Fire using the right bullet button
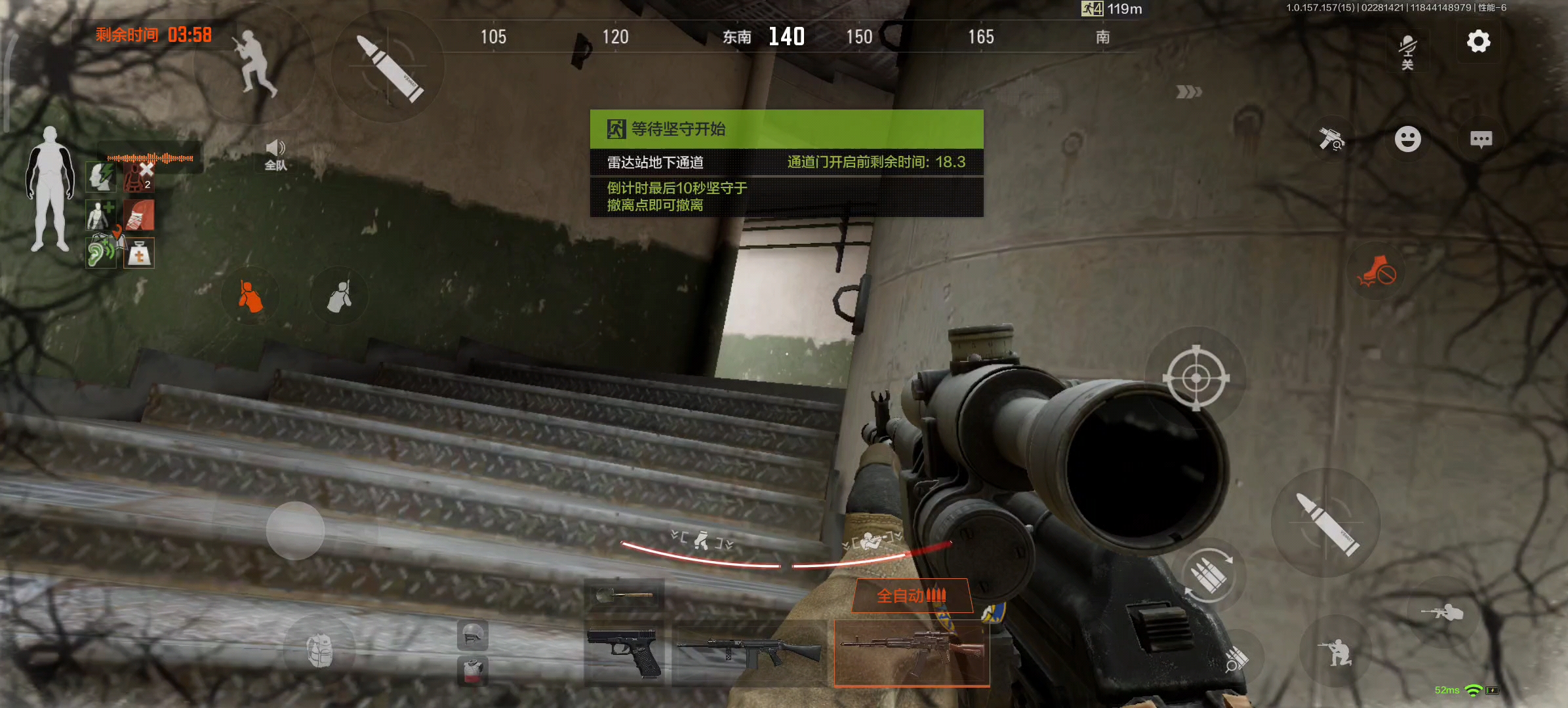1568x708 pixels. tap(1327, 524)
